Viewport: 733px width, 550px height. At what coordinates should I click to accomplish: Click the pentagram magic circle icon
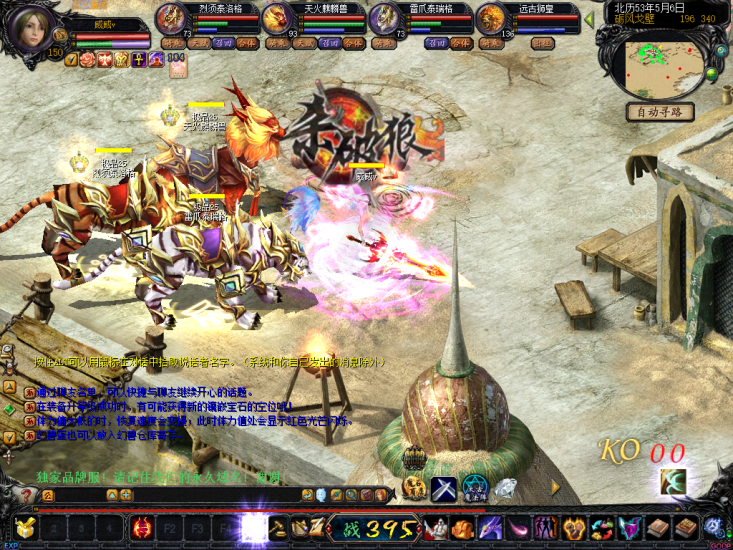(x=475, y=489)
